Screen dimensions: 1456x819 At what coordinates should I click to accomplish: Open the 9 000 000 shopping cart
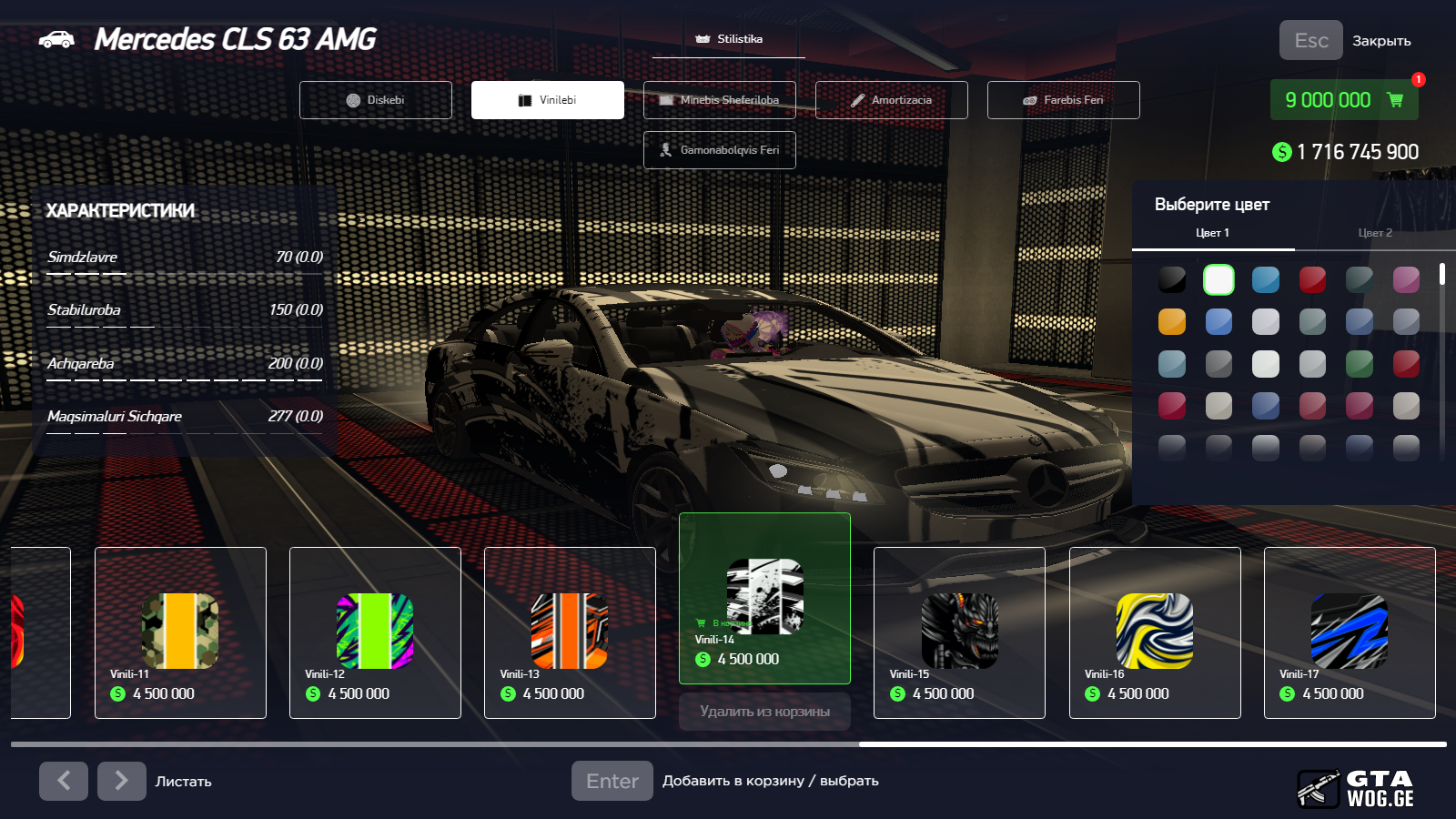point(1343,100)
